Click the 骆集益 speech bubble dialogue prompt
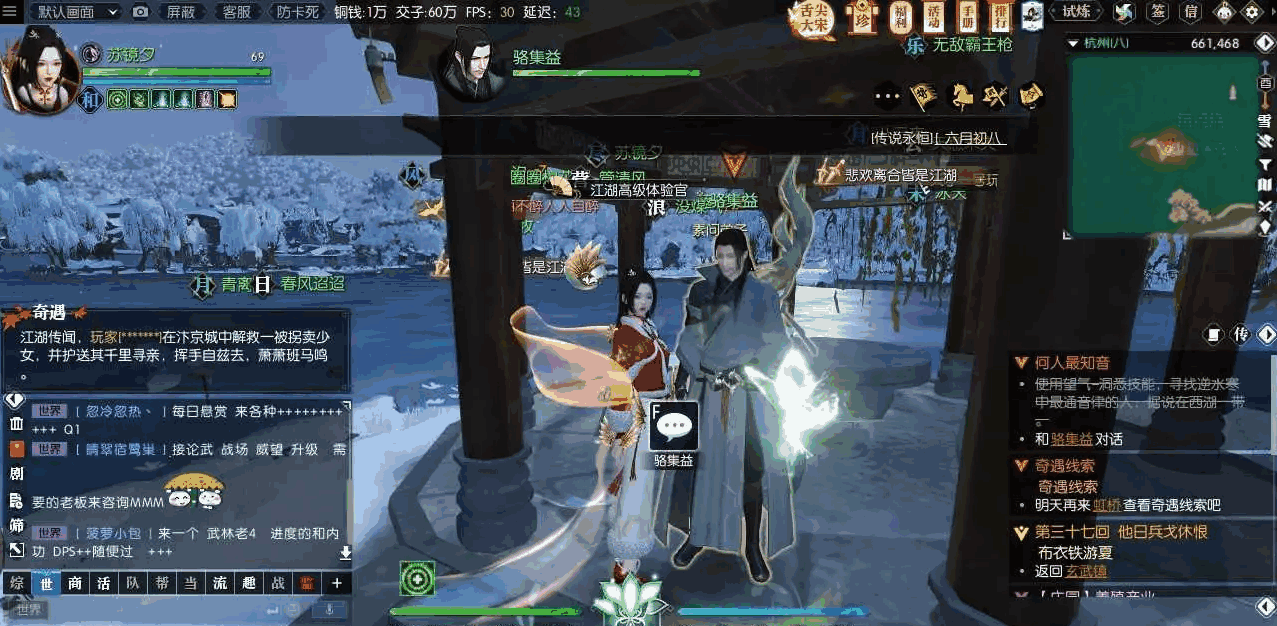 674,426
